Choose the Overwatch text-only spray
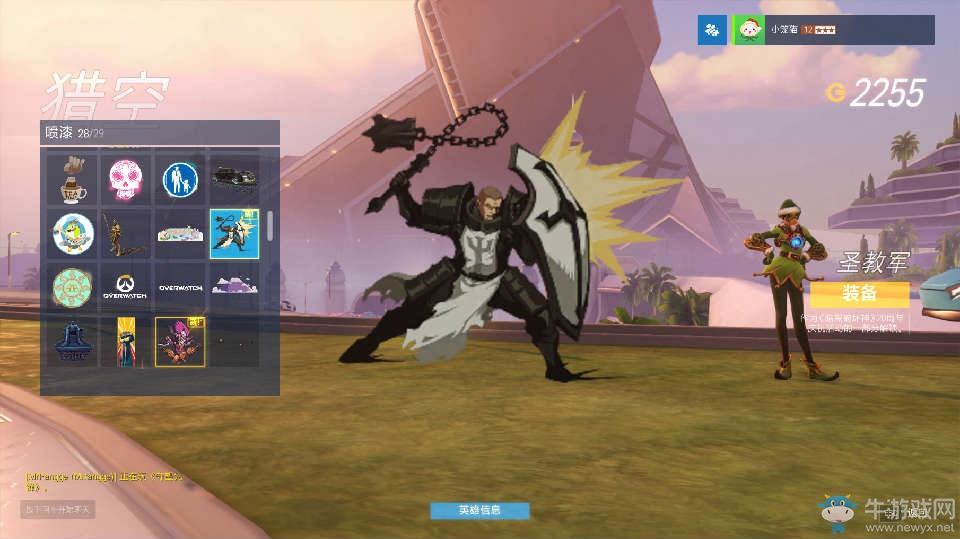 coord(180,287)
